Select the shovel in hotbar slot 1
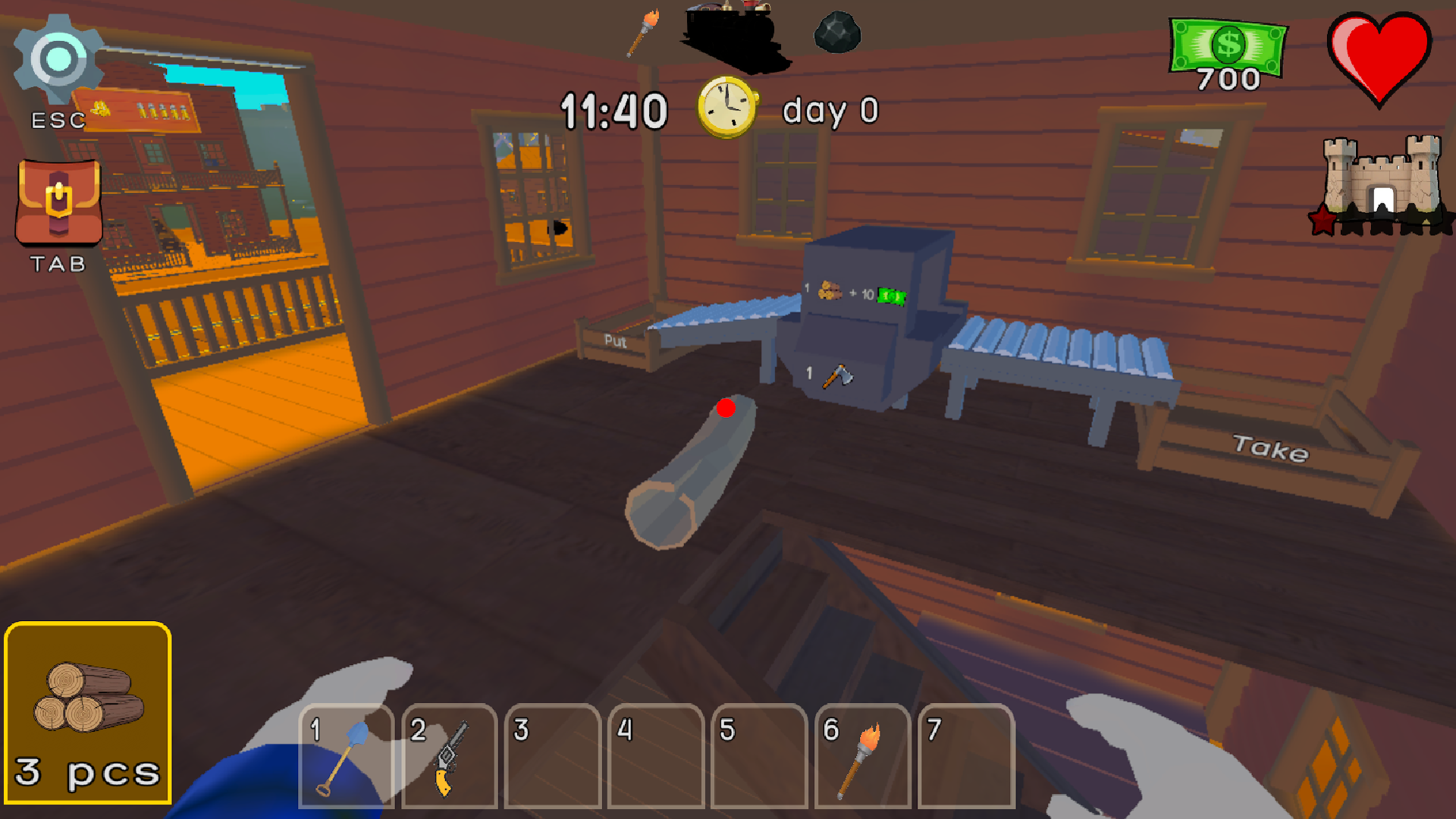The width and height of the screenshot is (1456, 819). 346,758
